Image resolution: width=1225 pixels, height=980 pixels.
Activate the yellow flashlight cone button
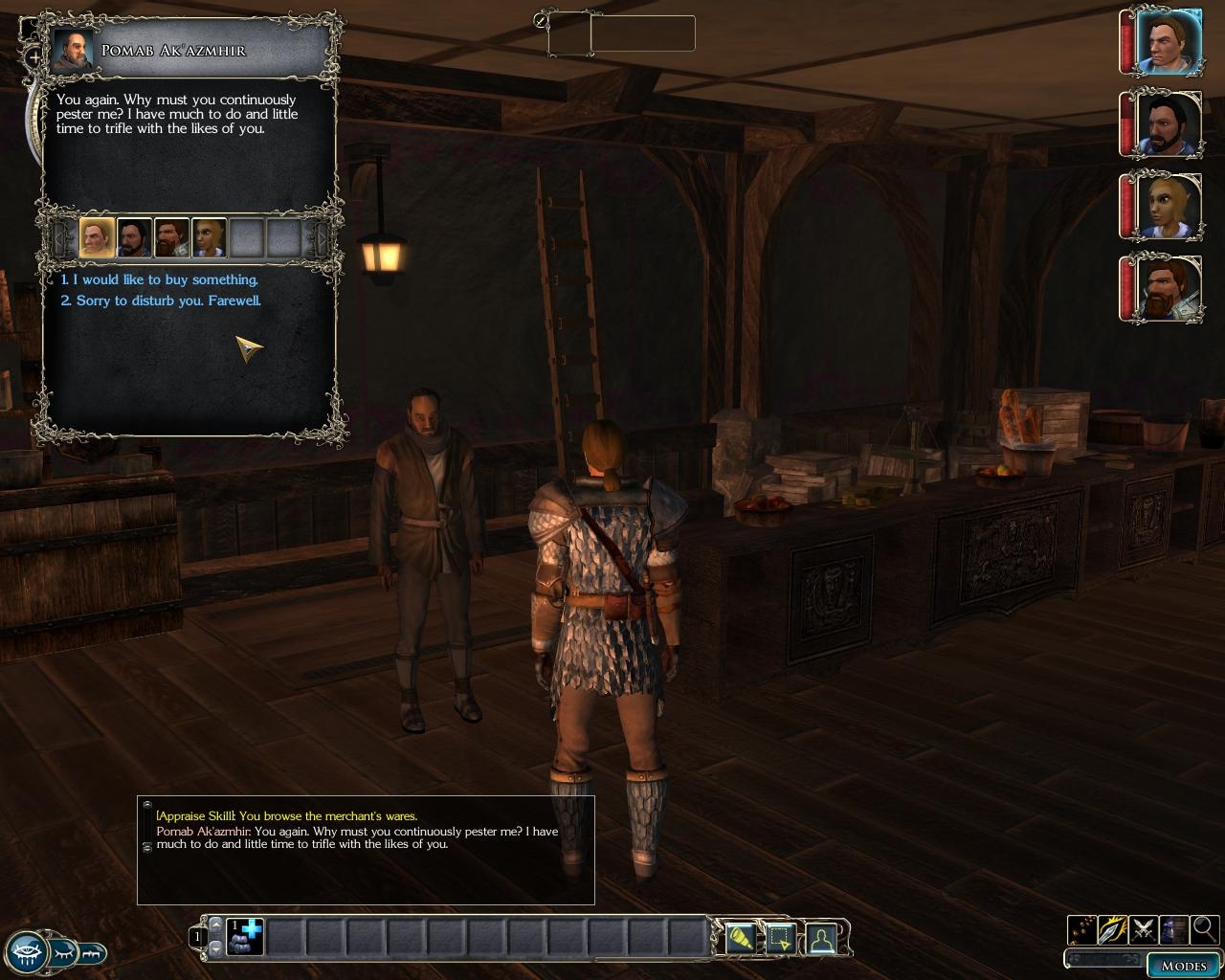pyautogui.click(x=740, y=938)
